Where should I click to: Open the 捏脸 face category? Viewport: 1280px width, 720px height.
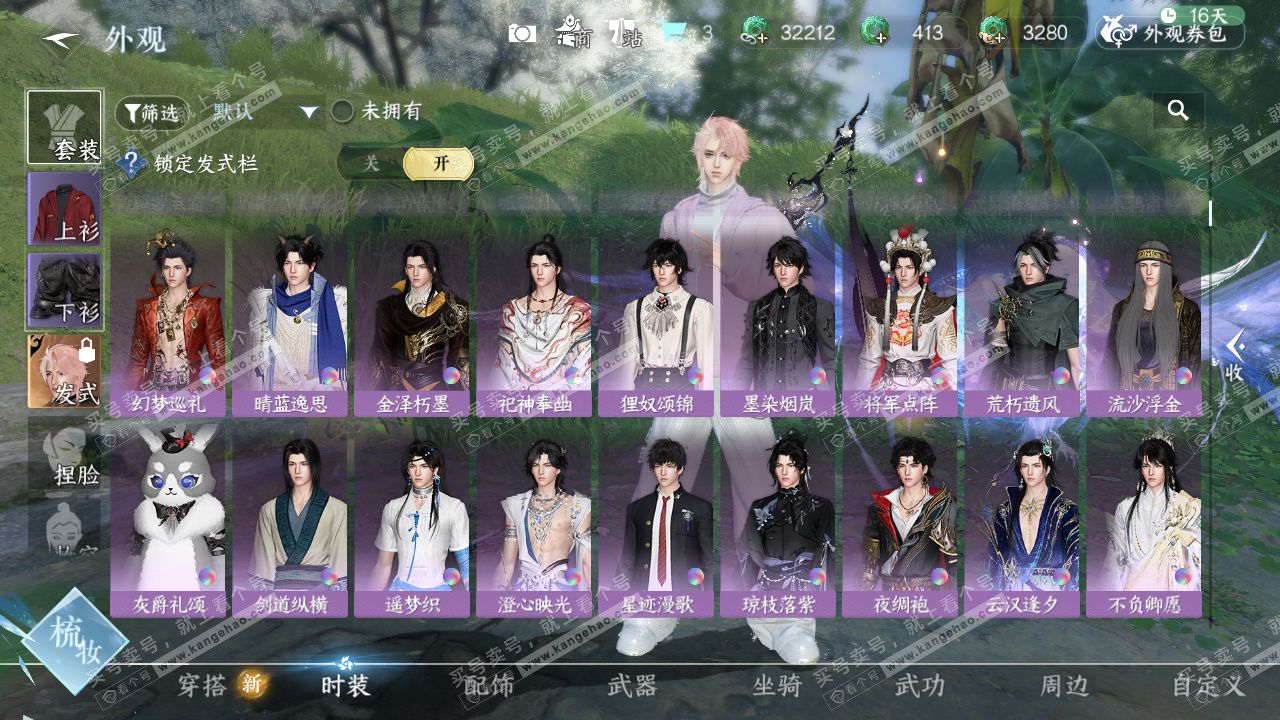(64, 457)
